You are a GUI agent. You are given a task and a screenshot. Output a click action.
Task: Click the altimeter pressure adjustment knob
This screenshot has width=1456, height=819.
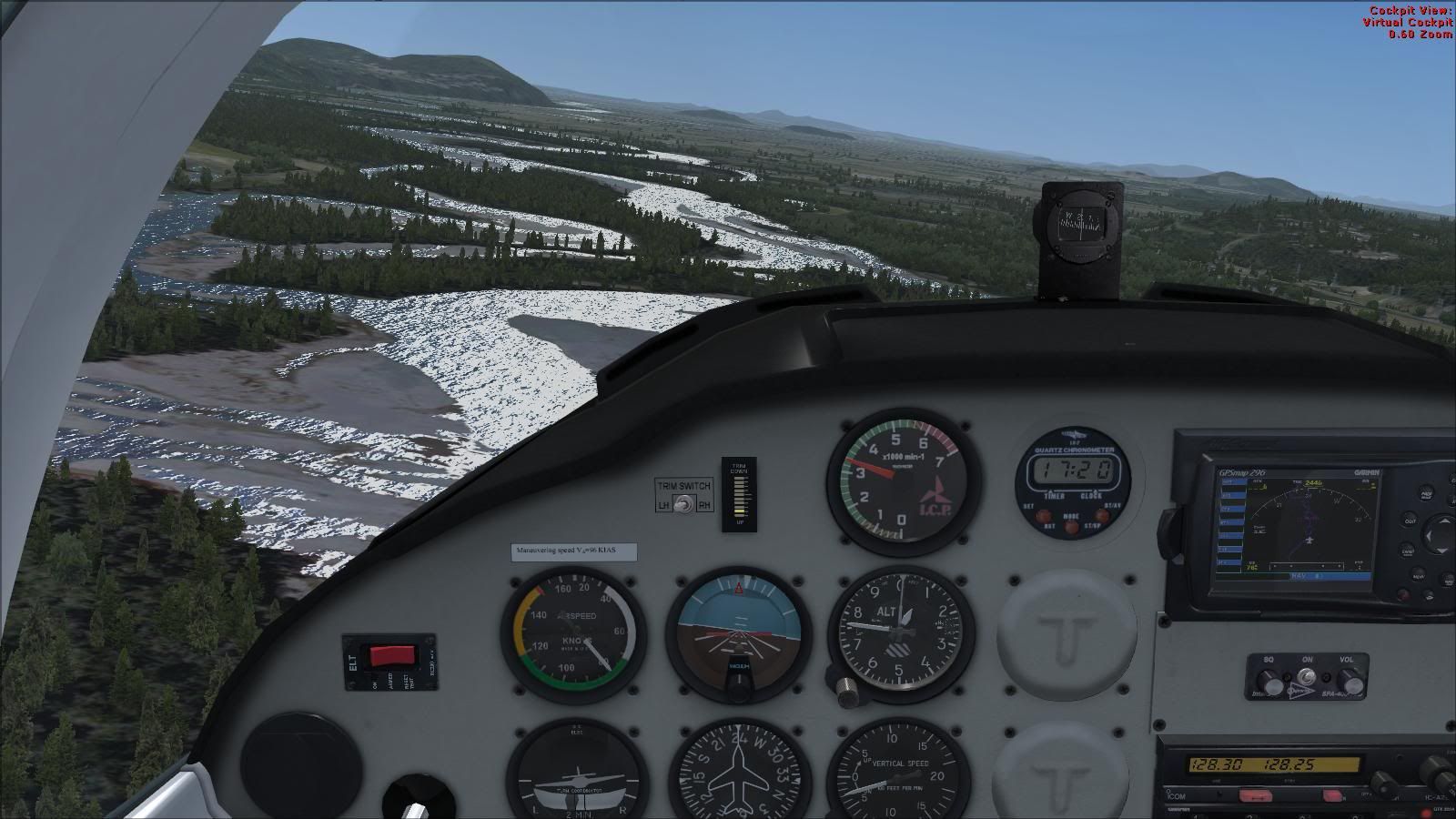click(850, 689)
